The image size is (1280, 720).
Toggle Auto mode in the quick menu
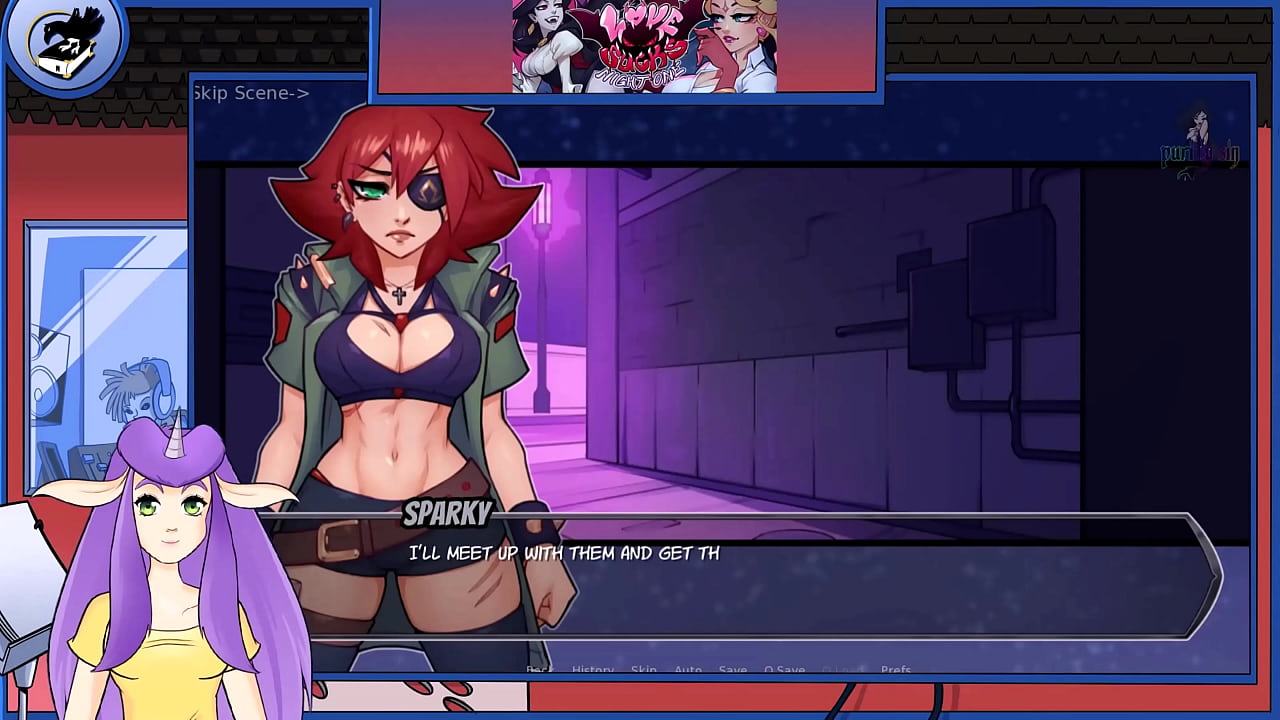(x=688, y=670)
